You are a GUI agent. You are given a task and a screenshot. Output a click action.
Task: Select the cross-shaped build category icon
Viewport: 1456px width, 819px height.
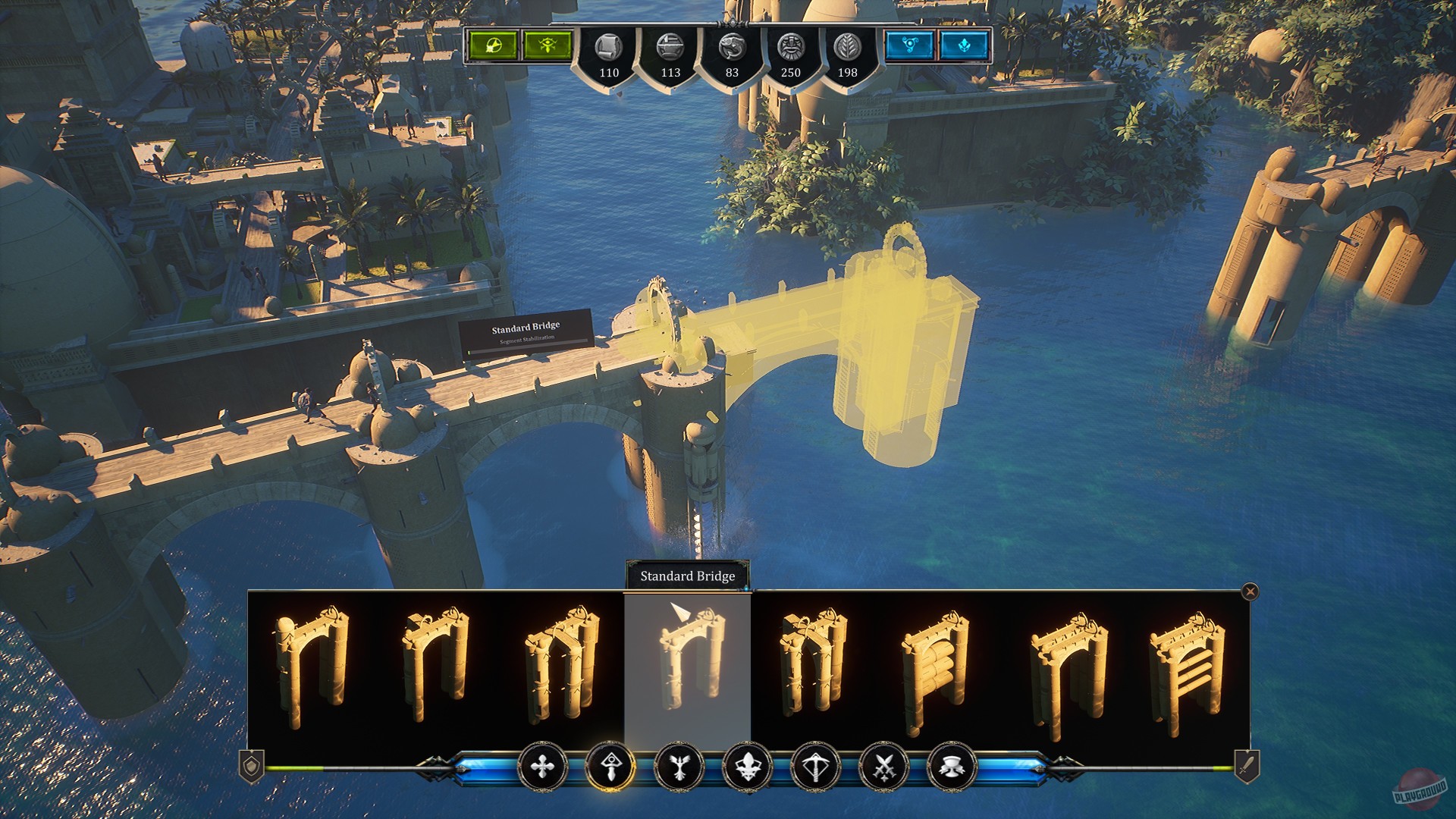544,768
